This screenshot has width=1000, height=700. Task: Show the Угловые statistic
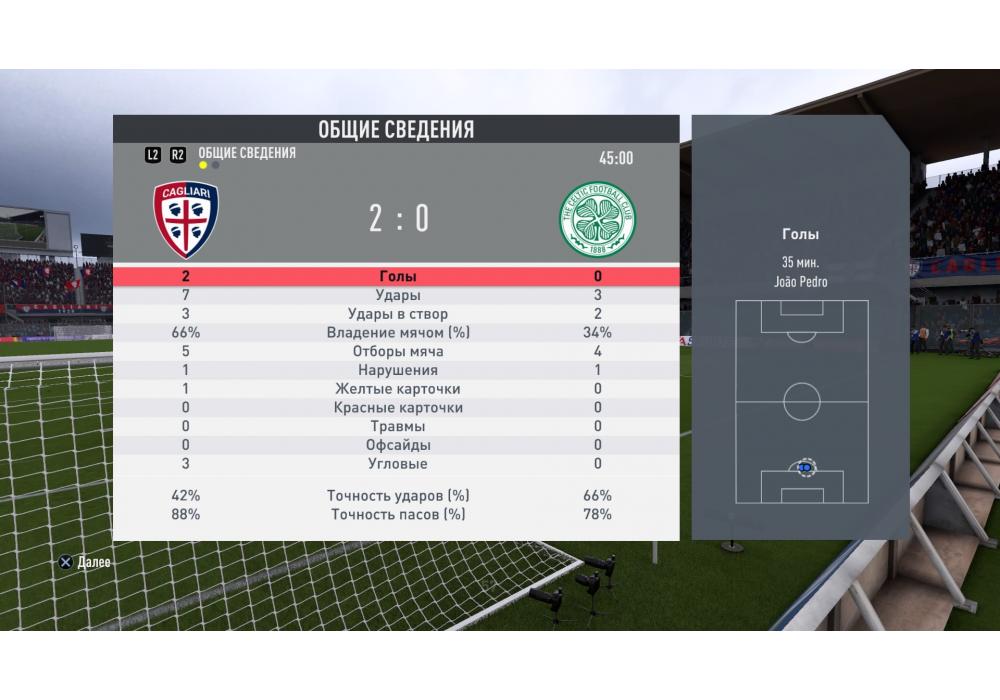(x=397, y=464)
